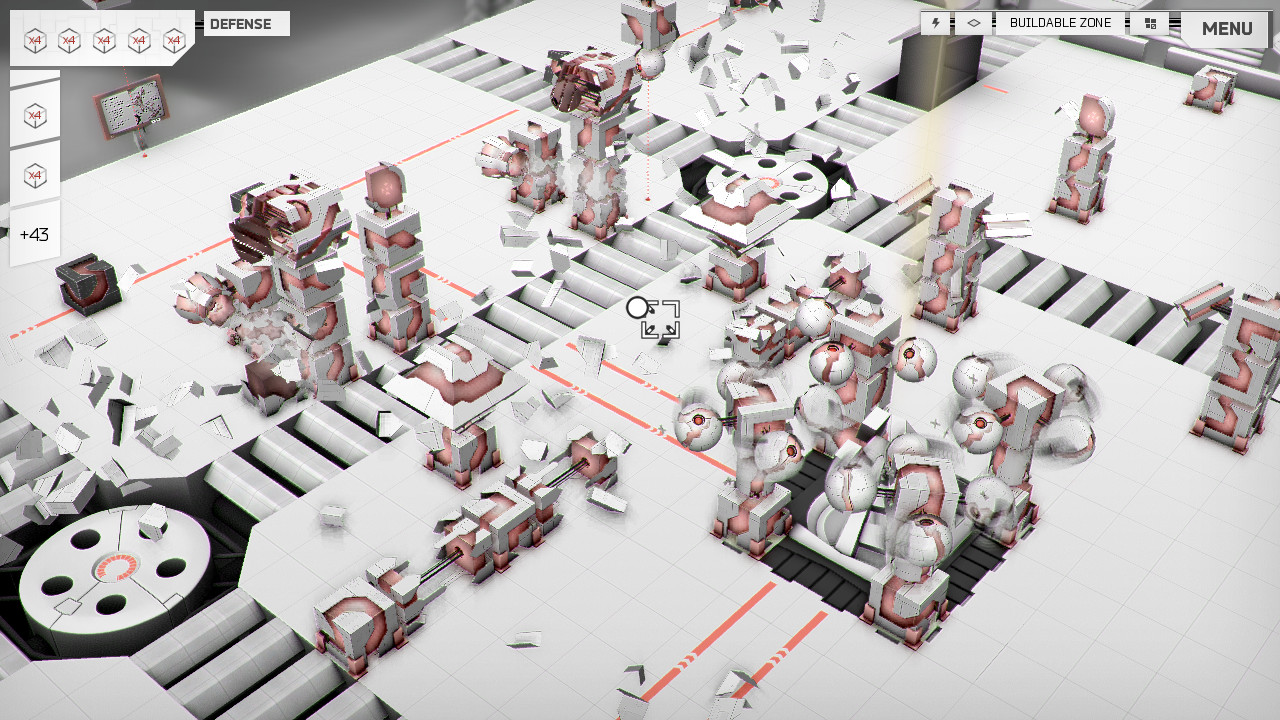Select the first x4 cube slot

[35, 38]
